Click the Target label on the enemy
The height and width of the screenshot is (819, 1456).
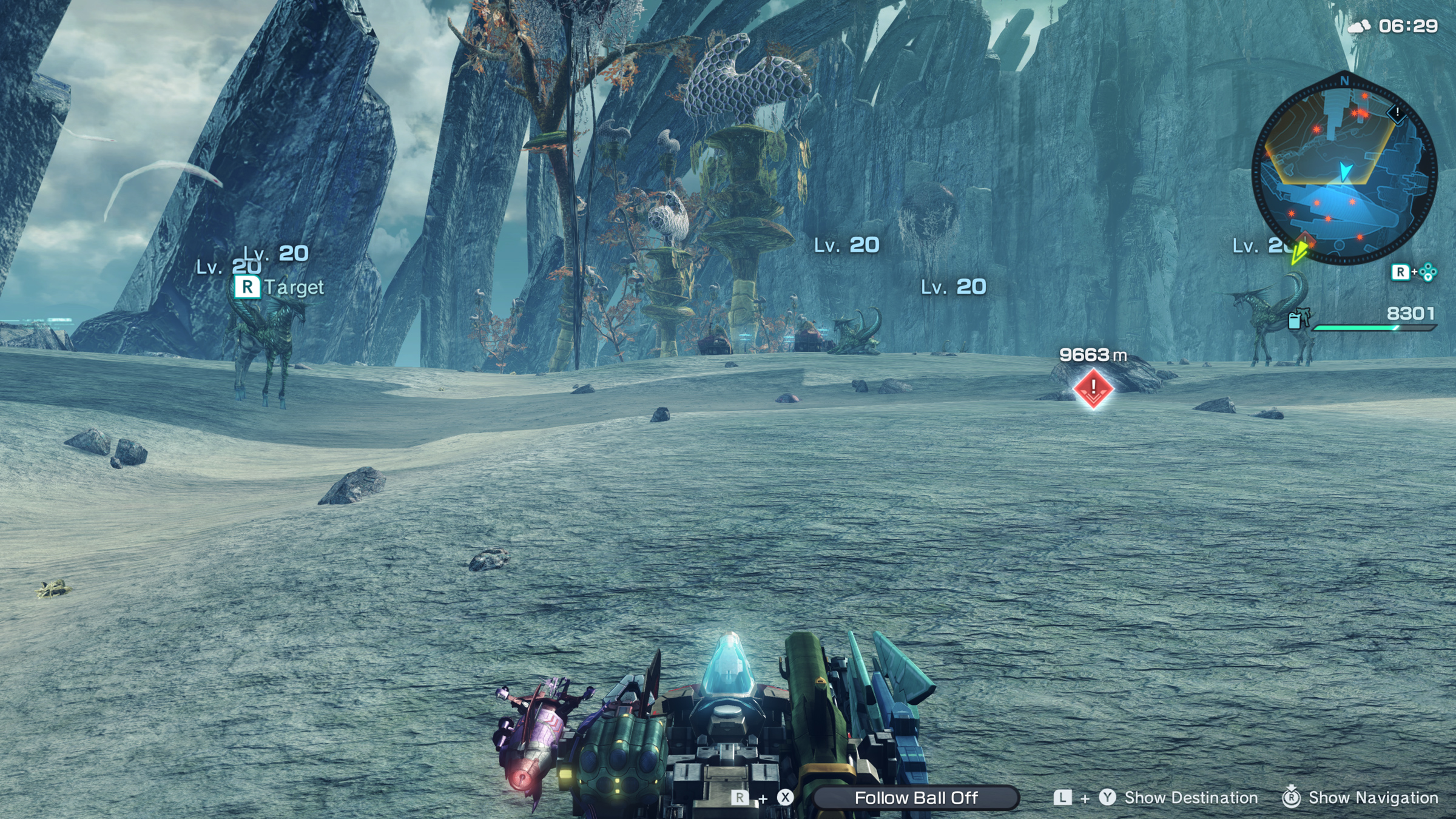294,287
